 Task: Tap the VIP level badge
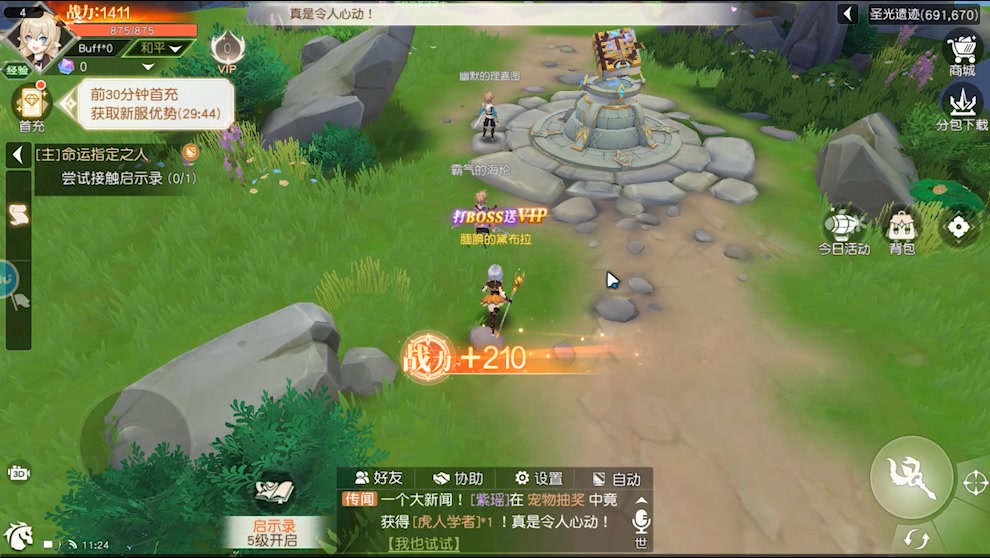[x=228, y=52]
